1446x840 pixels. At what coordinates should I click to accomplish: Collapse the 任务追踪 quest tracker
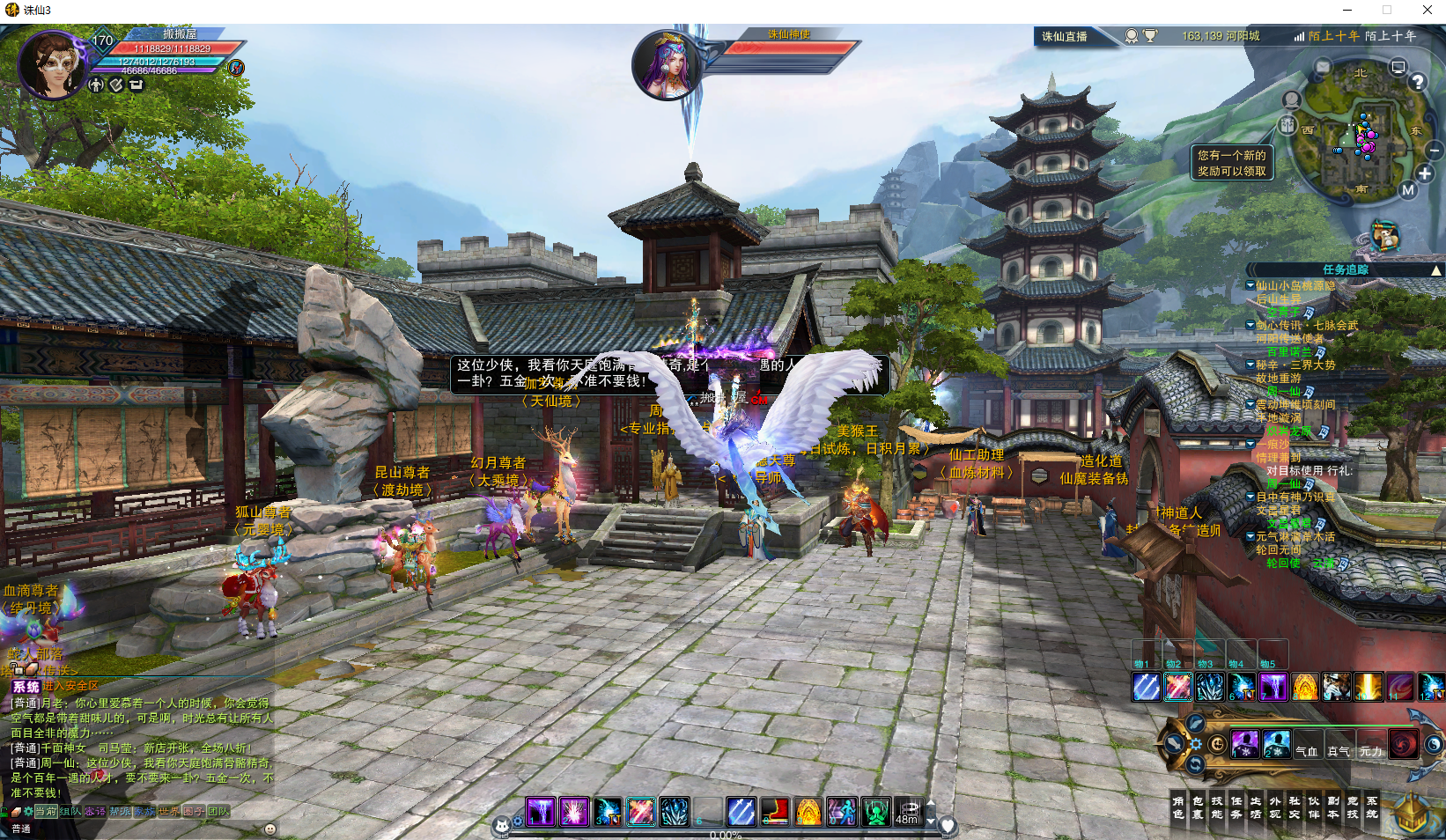coord(1436,270)
